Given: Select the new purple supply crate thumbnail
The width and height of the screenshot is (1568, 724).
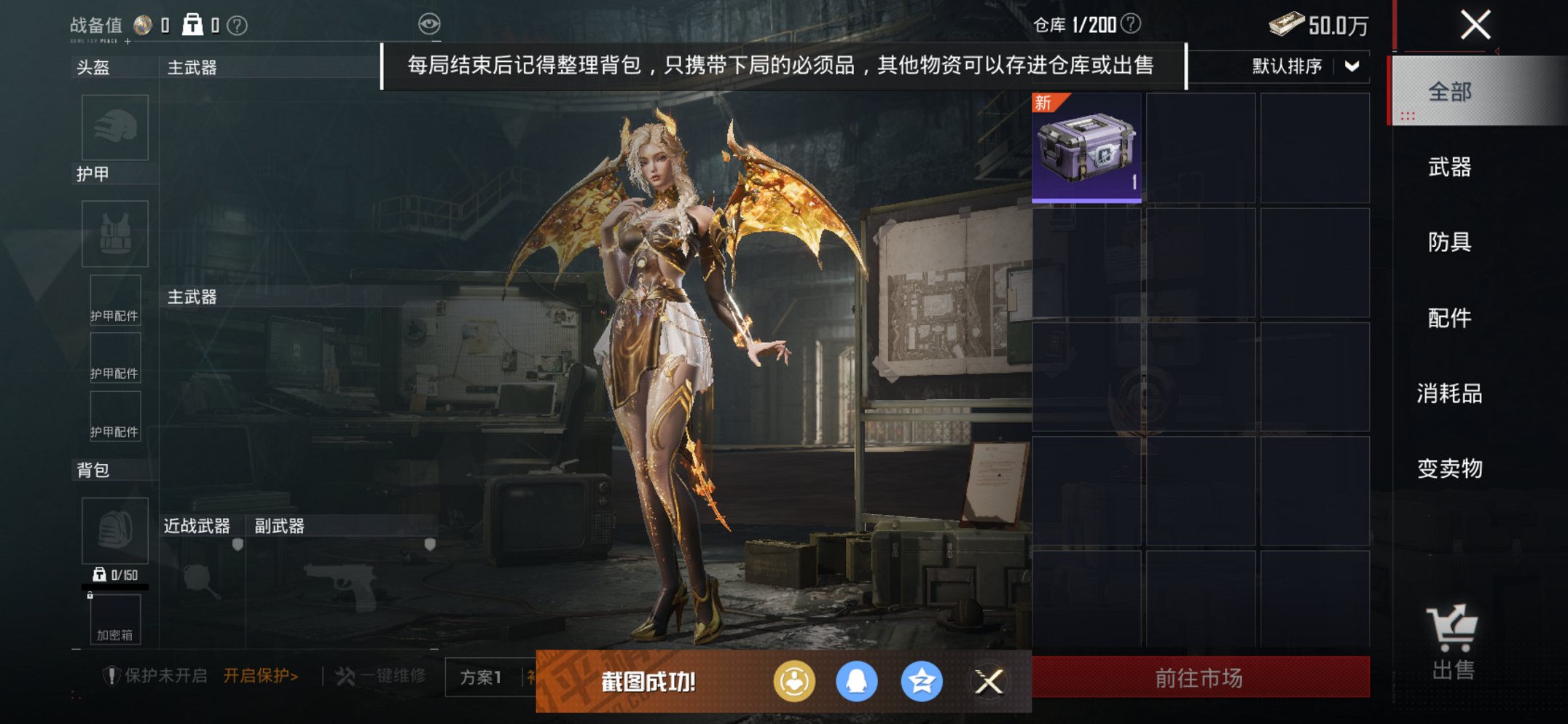Looking at the screenshot, I should [1087, 148].
